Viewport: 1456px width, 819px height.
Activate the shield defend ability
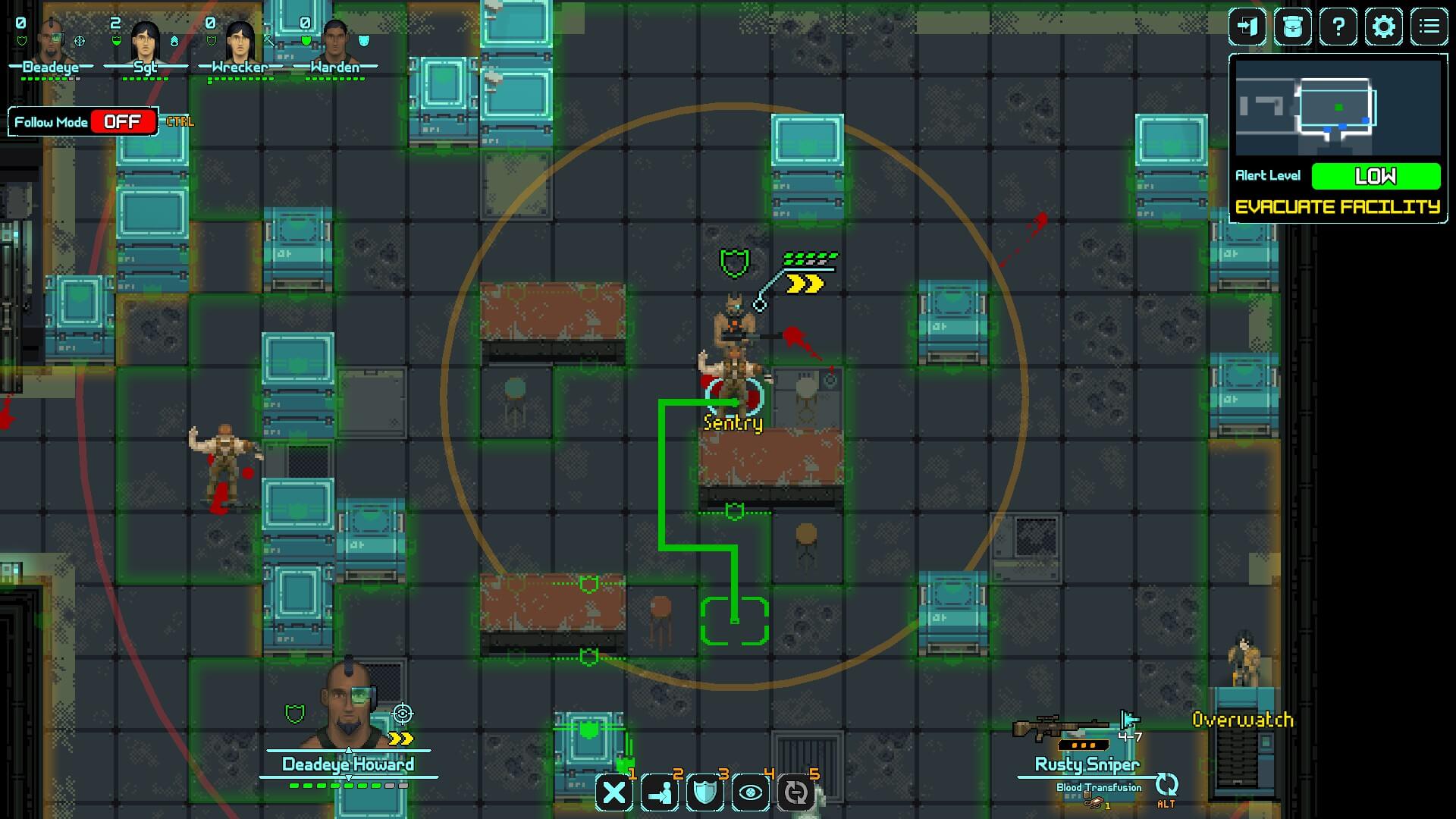(x=705, y=793)
